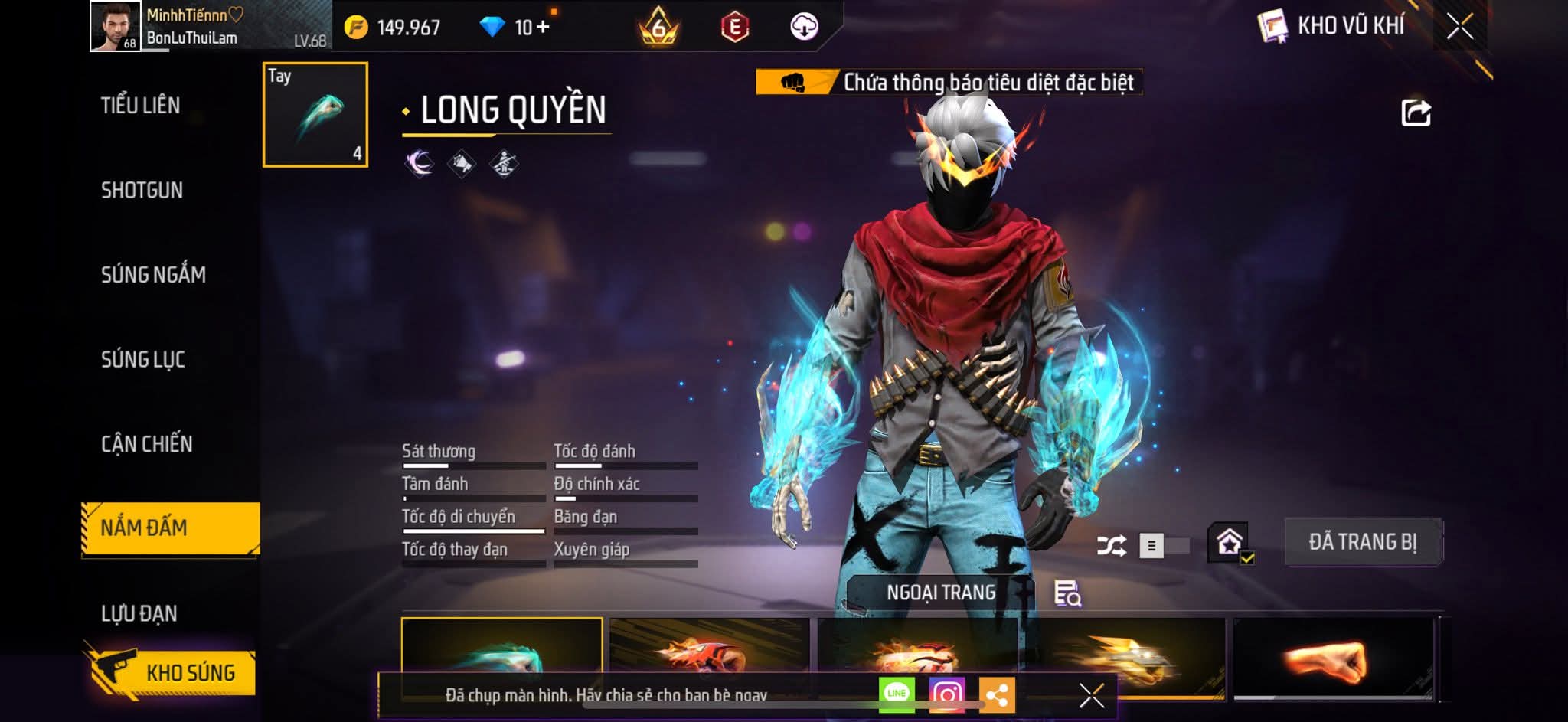The height and width of the screenshot is (722, 1568).
Task: Open the Shotgun weapon category
Action: tap(142, 191)
